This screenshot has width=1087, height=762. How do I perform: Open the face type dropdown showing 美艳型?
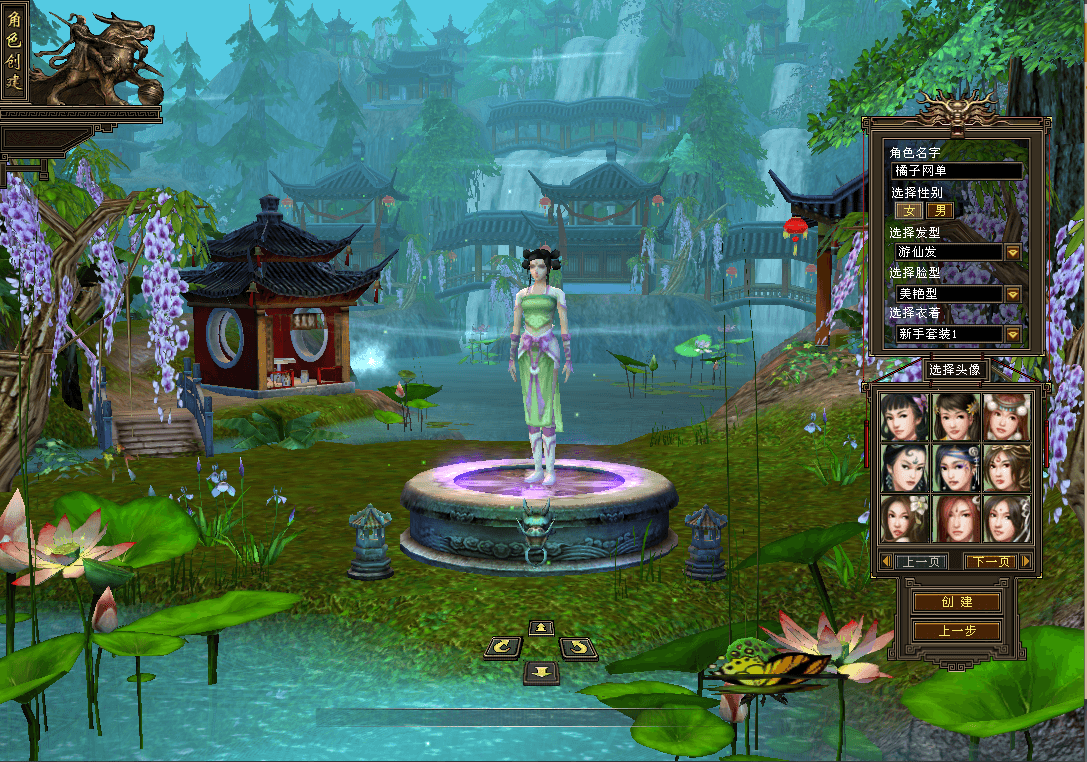(1013, 294)
